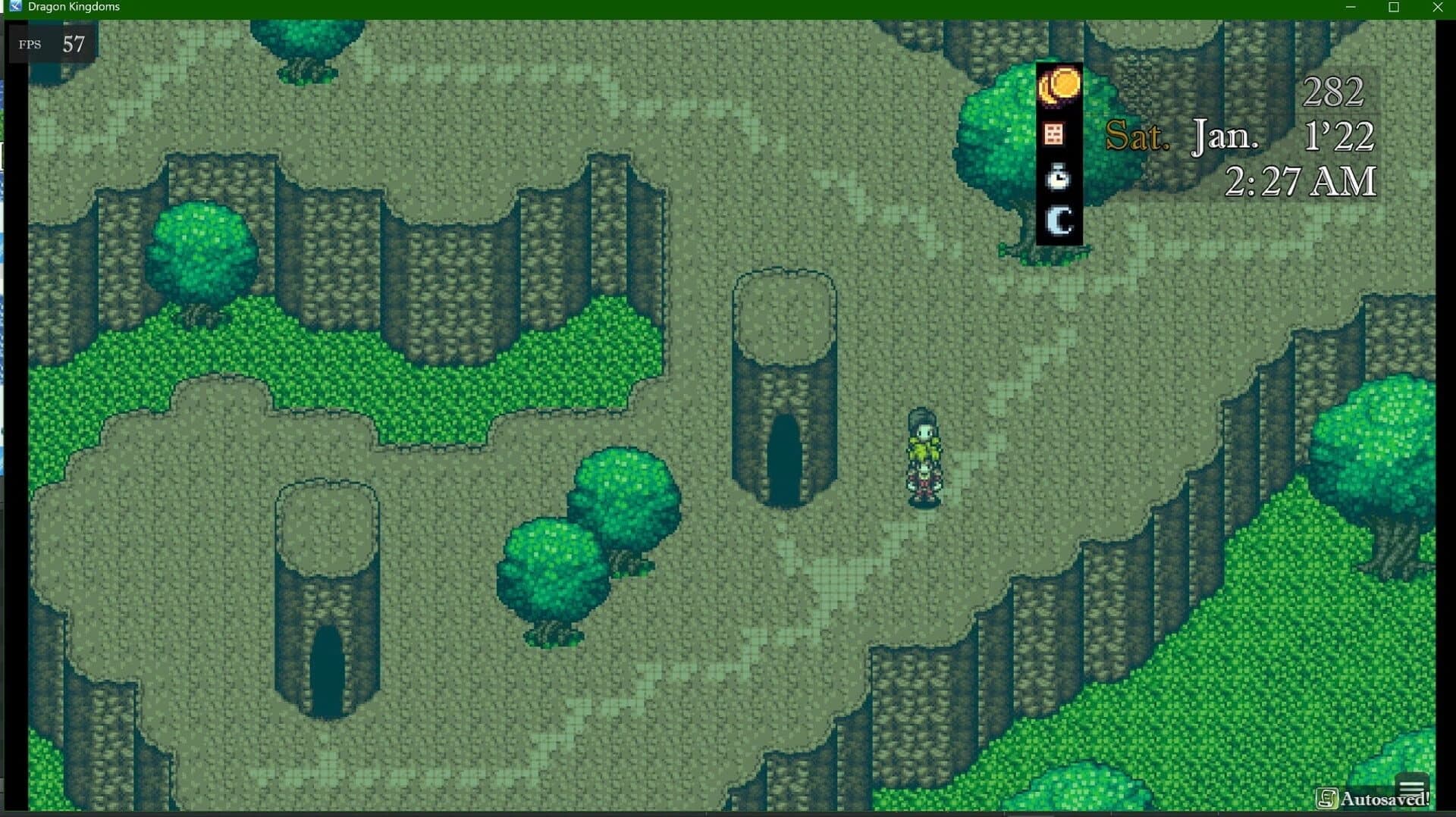This screenshot has width=1456, height=817.
Task: Click the Sat. Jan. date display
Action: [1183, 136]
